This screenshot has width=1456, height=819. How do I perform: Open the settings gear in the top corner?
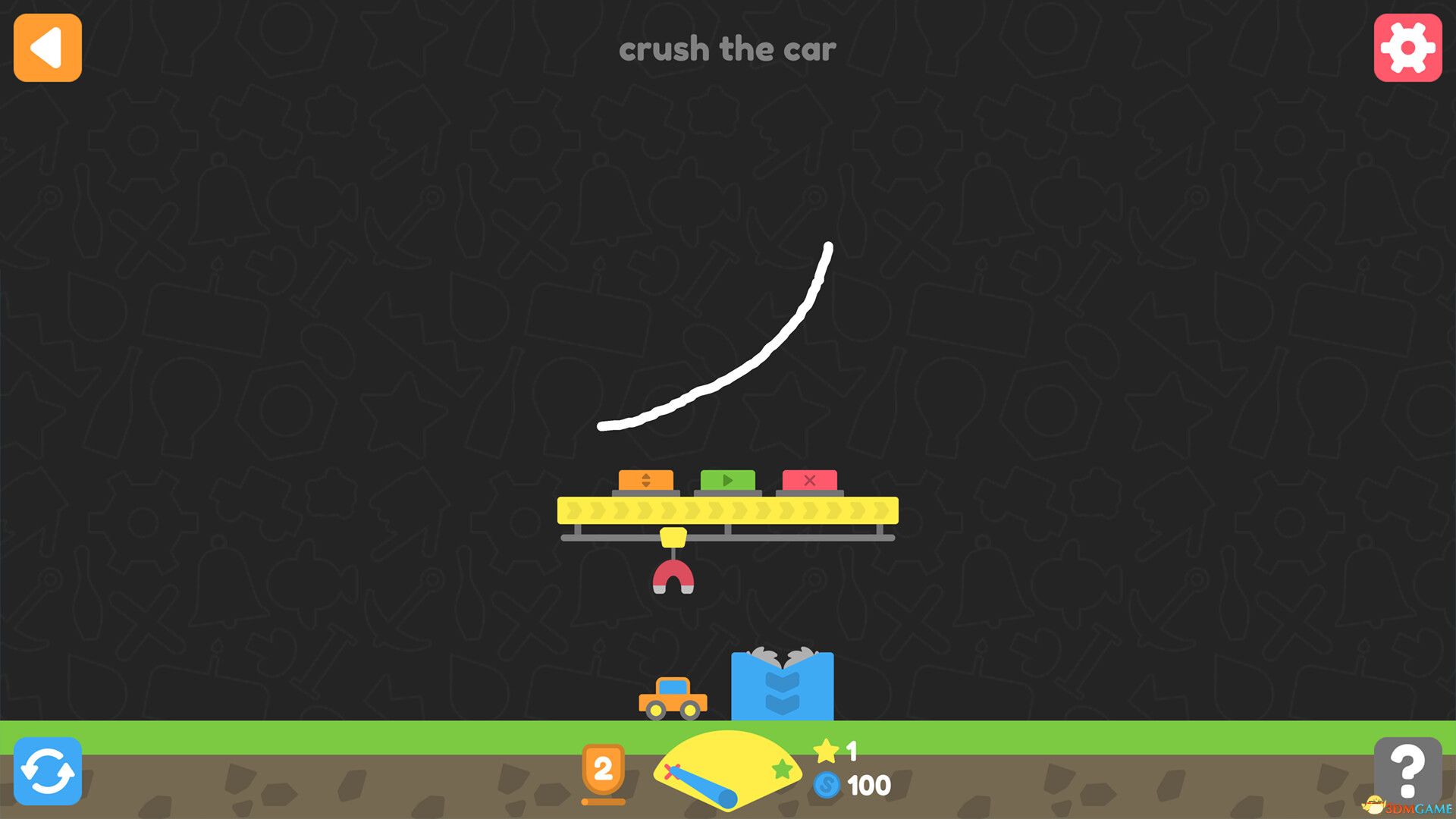pos(1407,49)
